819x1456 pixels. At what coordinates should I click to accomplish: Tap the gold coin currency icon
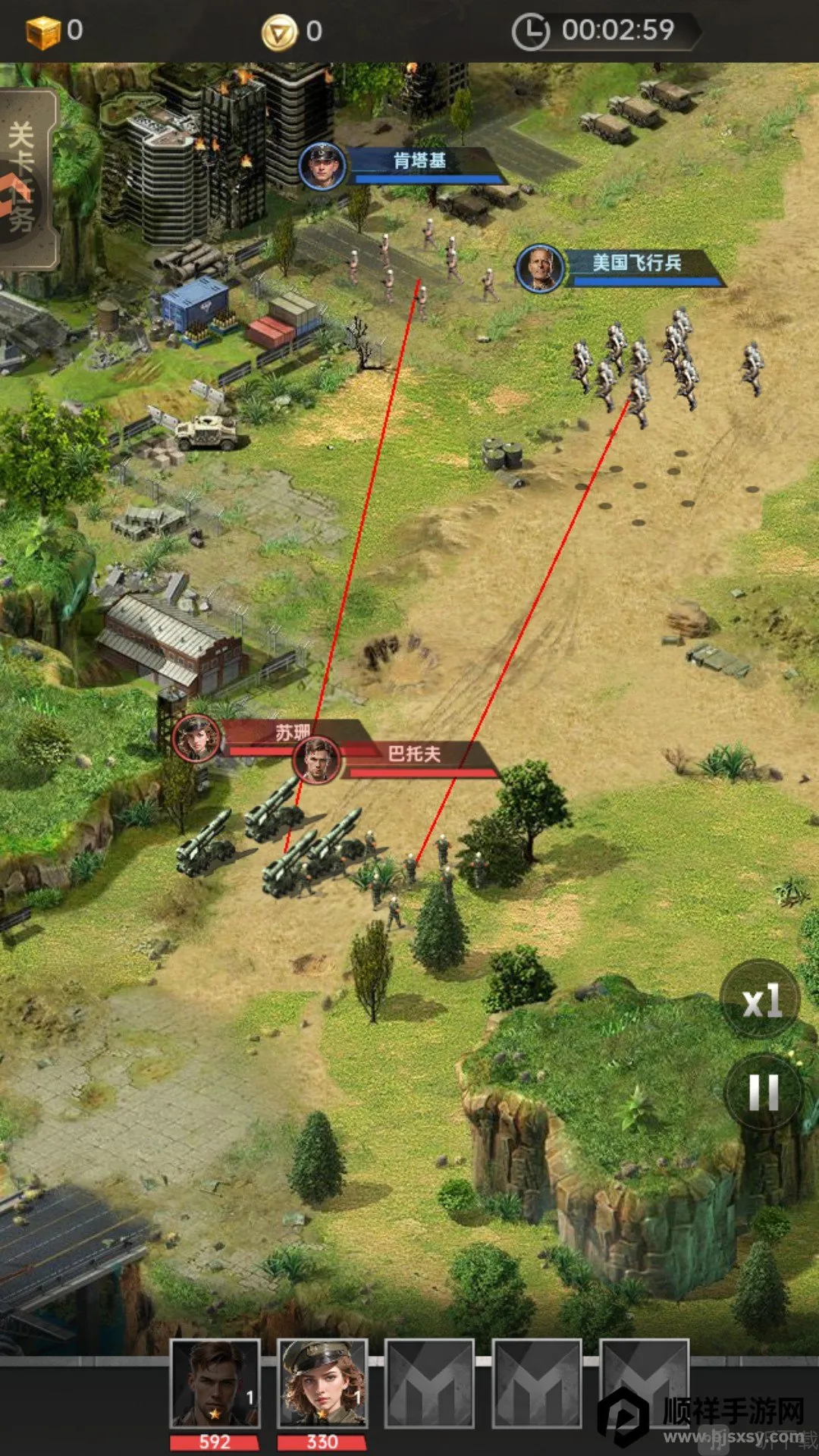click(279, 33)
